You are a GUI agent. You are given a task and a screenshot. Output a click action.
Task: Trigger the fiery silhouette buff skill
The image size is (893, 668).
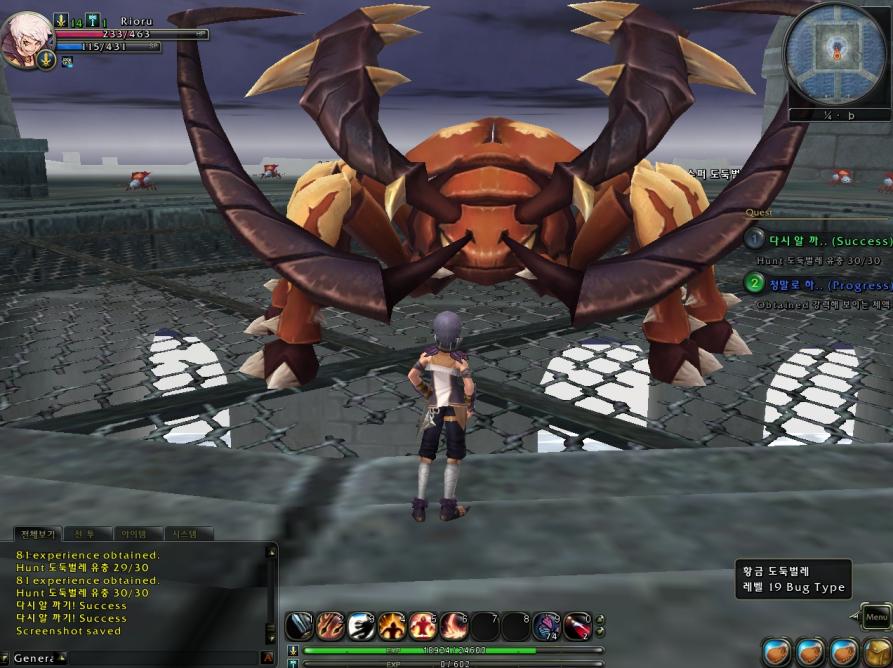[x=392, y=627]
